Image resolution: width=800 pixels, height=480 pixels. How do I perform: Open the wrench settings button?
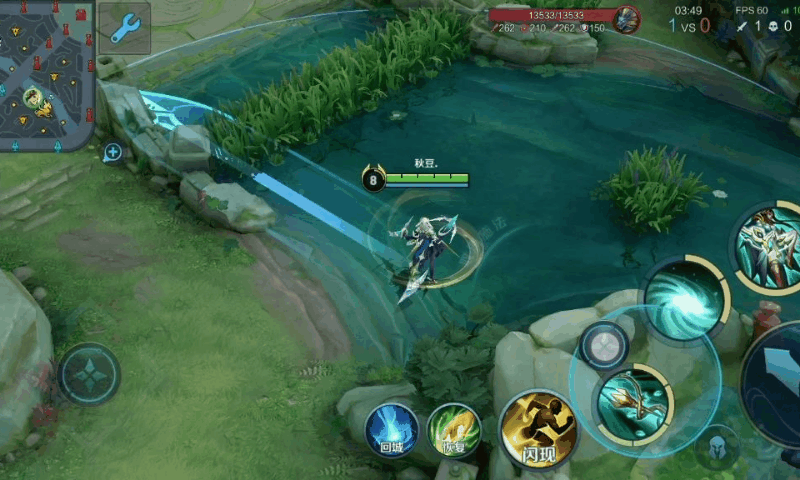click(x=125, y=28)
